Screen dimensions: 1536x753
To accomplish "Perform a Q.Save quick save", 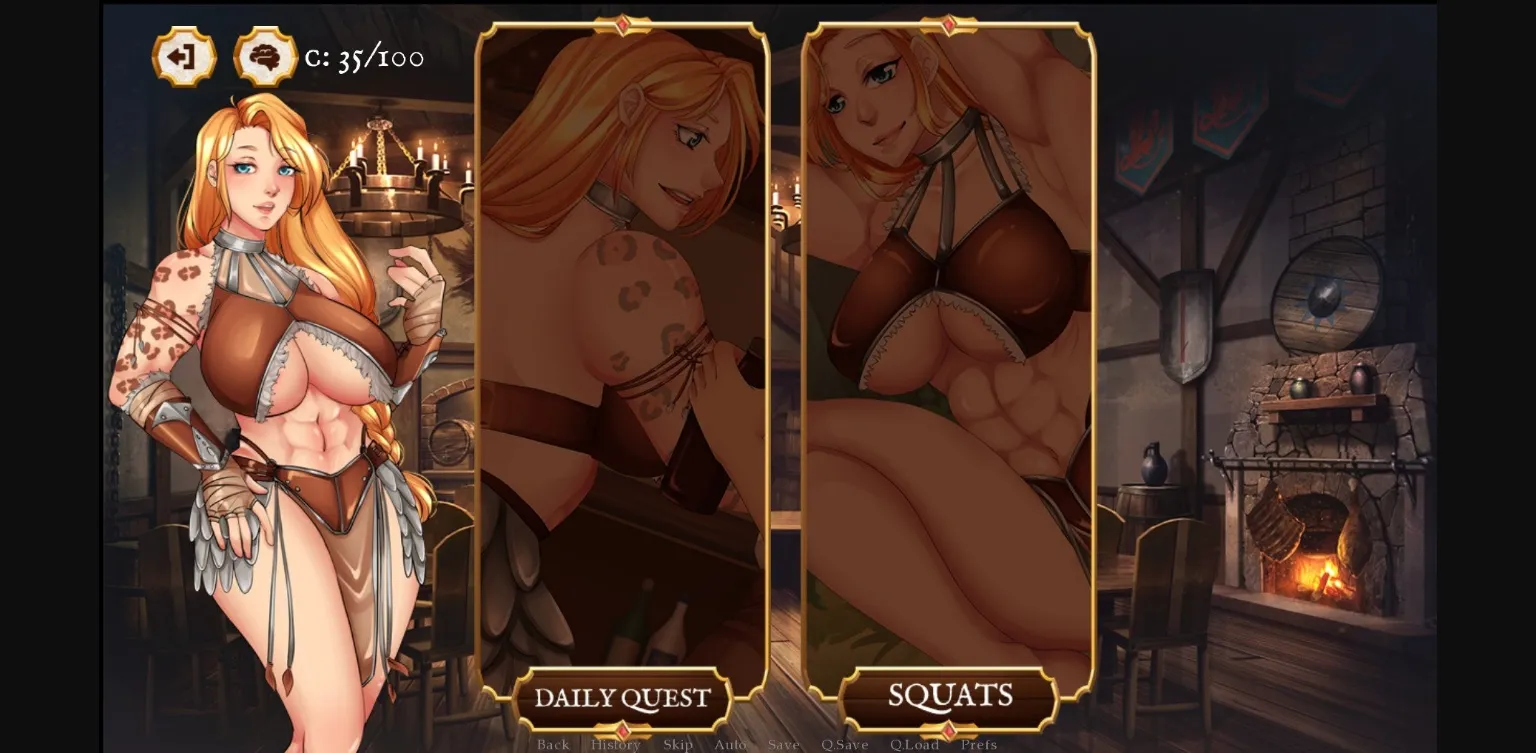I will pos(846,745).
